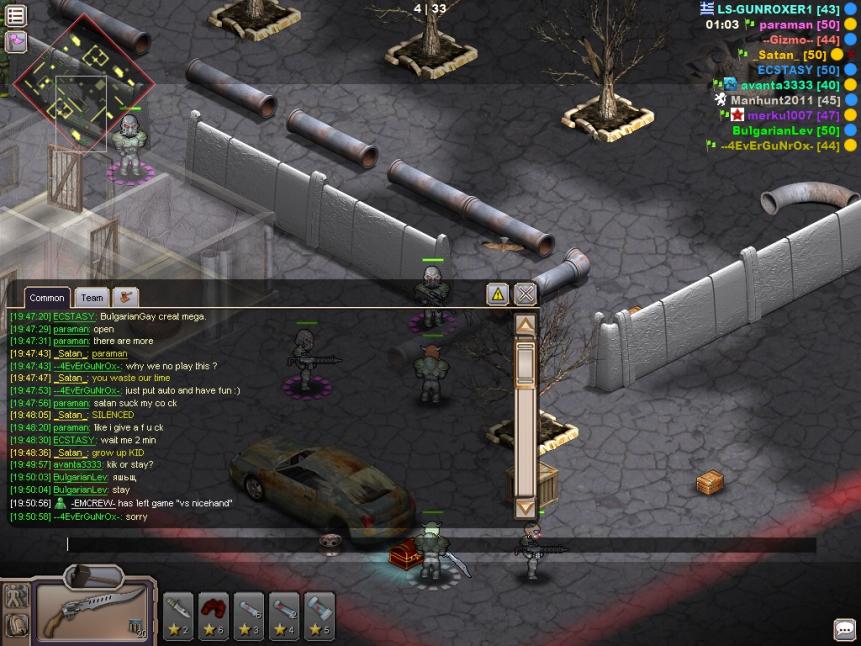
Task: Open the gavel chat tab
Action: 125,297
